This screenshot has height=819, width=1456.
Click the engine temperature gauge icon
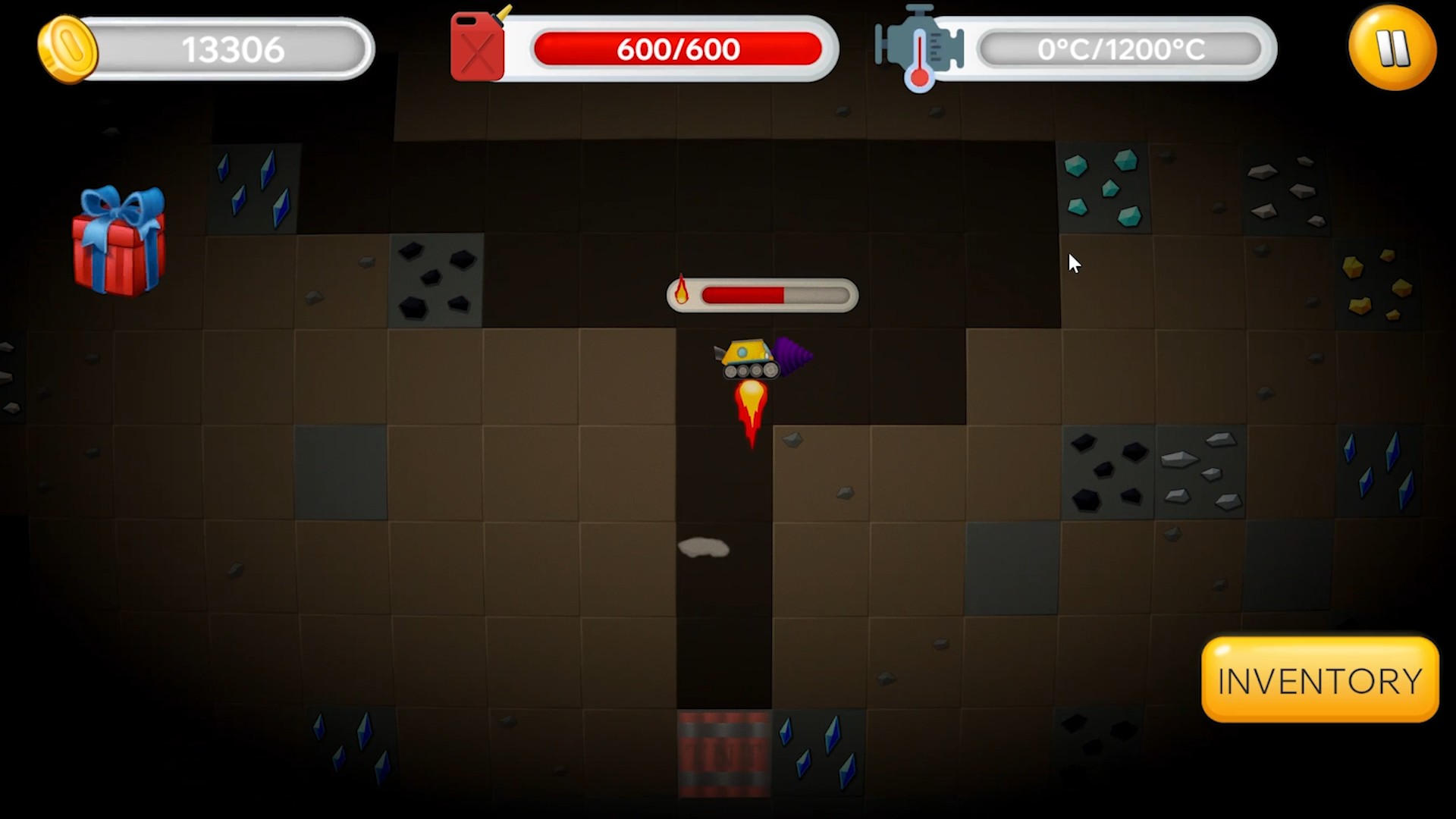point(918,47)
